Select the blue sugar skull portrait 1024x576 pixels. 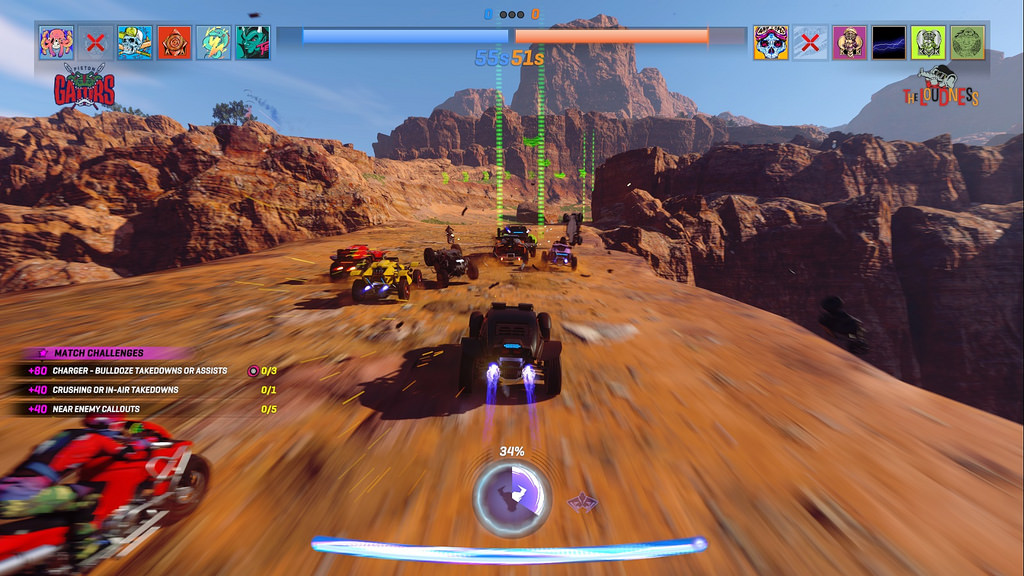770,42
